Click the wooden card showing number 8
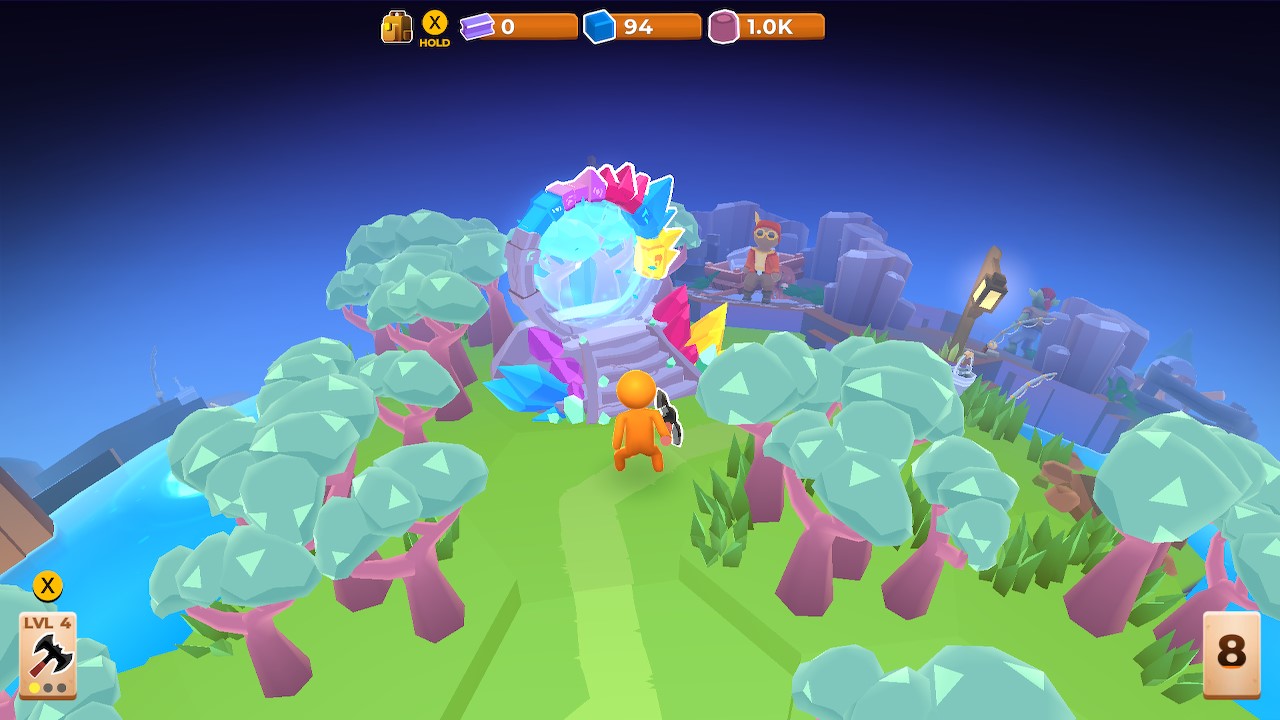The height and width of the screenshot is (720, 1280). point(1231,653)
